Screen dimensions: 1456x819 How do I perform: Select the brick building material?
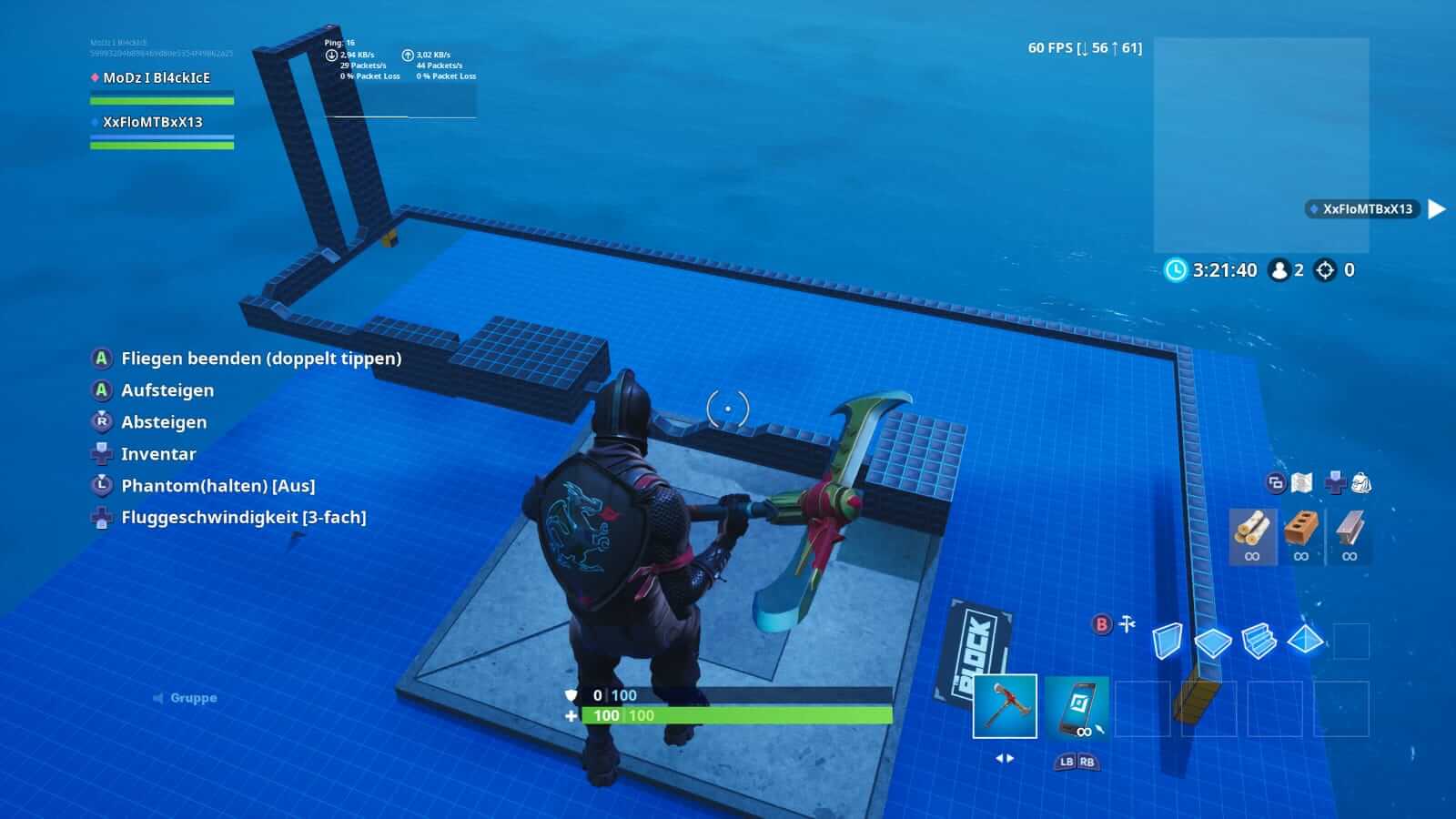(x=1301, y=529)
